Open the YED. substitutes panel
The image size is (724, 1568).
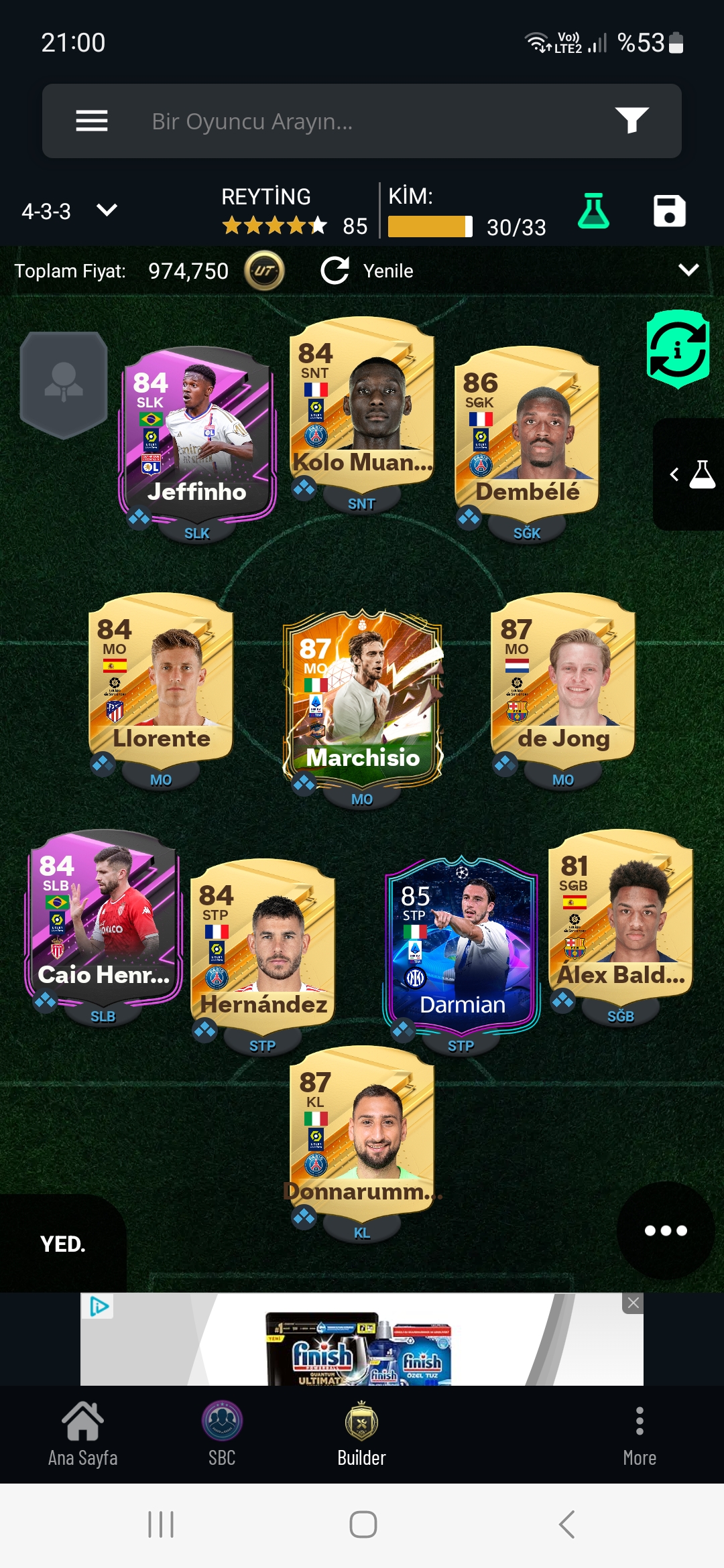pos(63,1244)
